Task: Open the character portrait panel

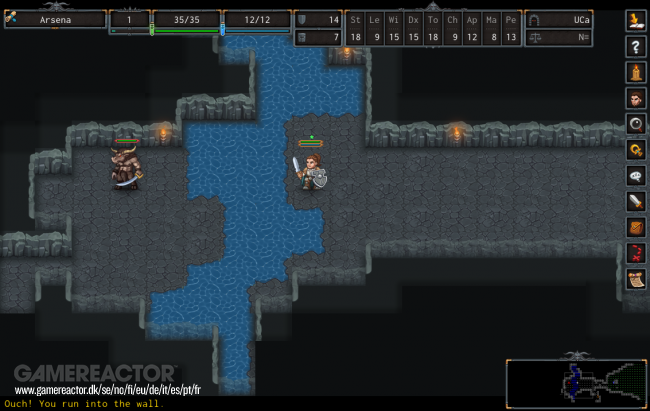Action: (x=635, y=98)
